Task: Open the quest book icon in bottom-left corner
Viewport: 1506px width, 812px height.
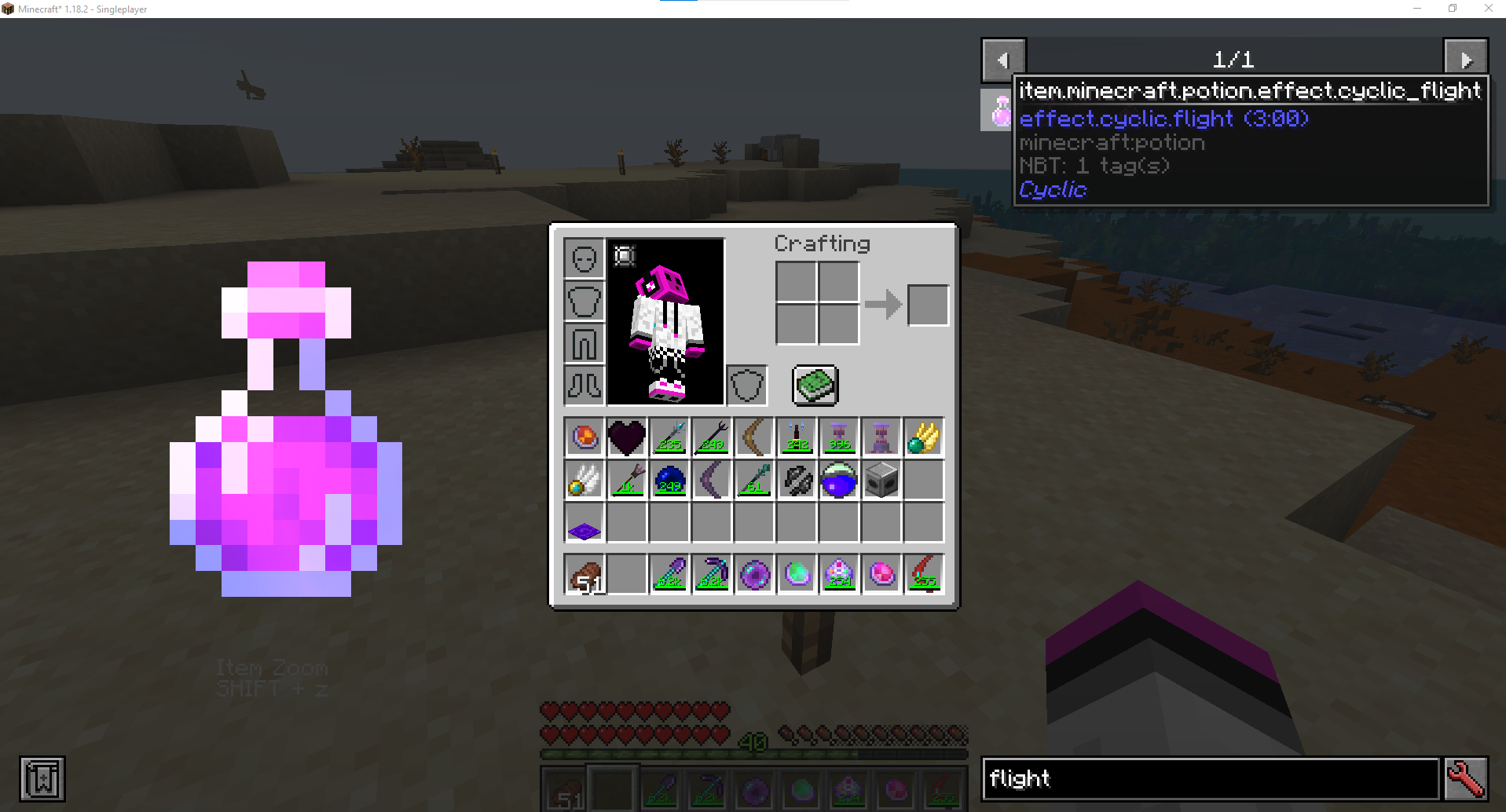Action: click(44, 778)
